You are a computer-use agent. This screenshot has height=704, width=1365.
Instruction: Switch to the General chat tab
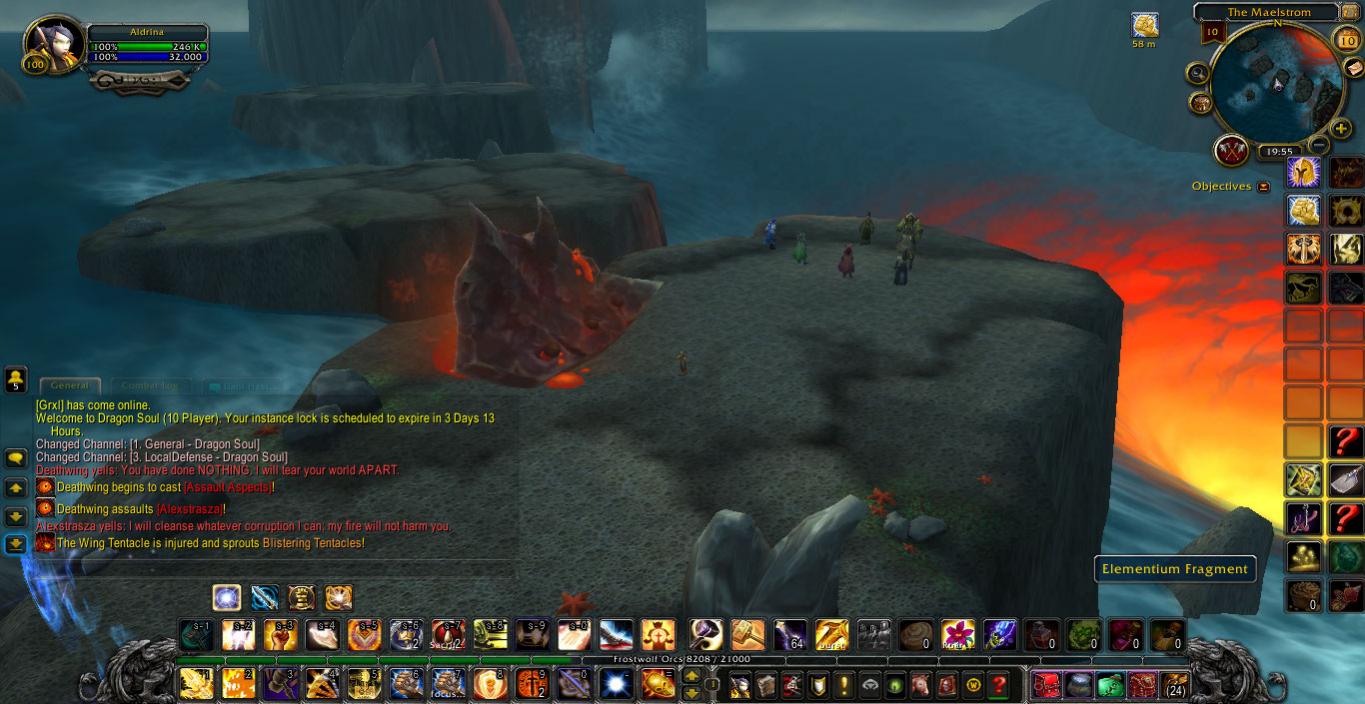pyautogui.click(x=69, y=385)
